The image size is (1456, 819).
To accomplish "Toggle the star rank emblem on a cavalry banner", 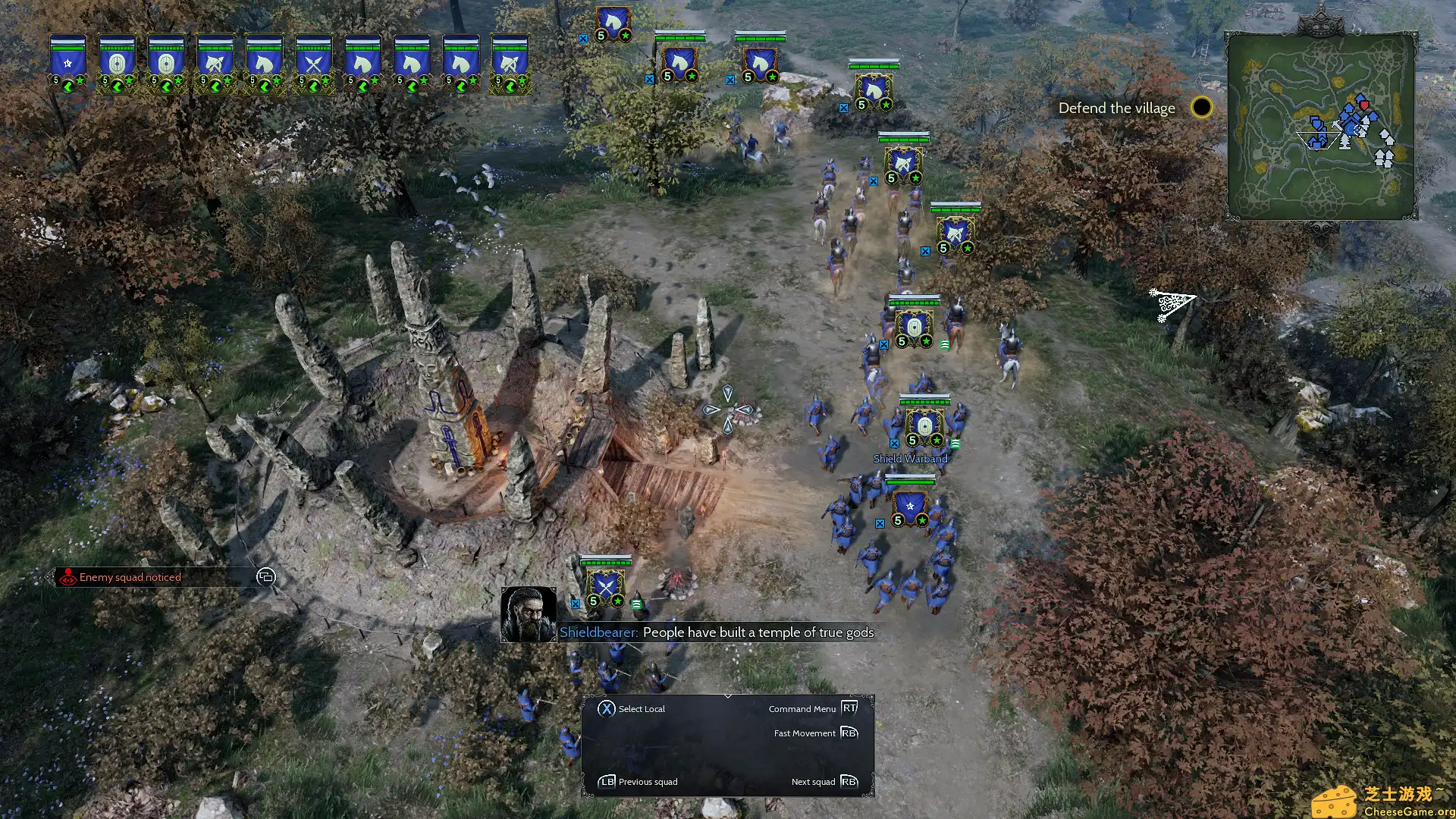I will click(x=276, y=79).
